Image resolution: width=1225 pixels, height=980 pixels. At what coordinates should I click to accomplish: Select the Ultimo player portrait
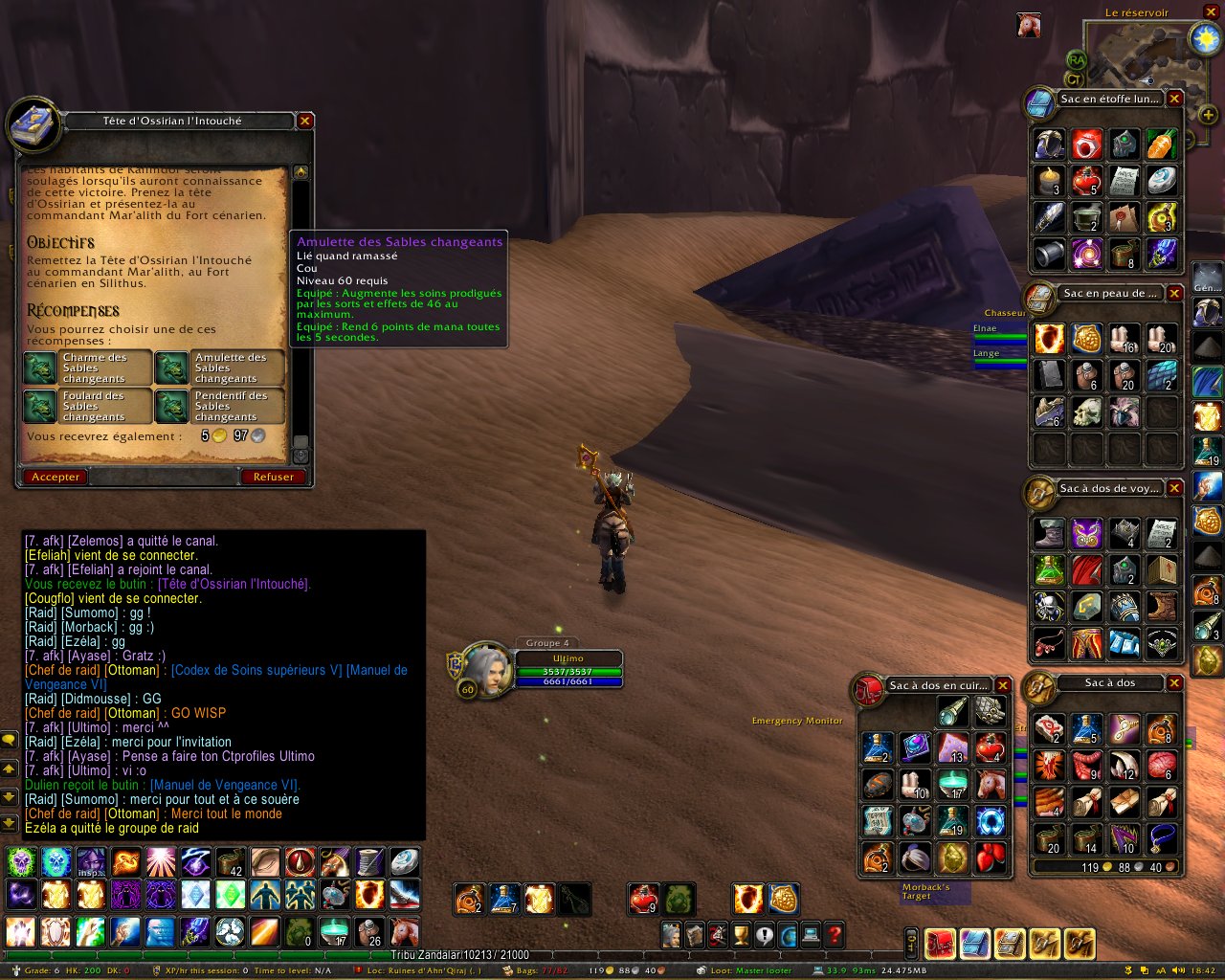[x=486, y=672]
